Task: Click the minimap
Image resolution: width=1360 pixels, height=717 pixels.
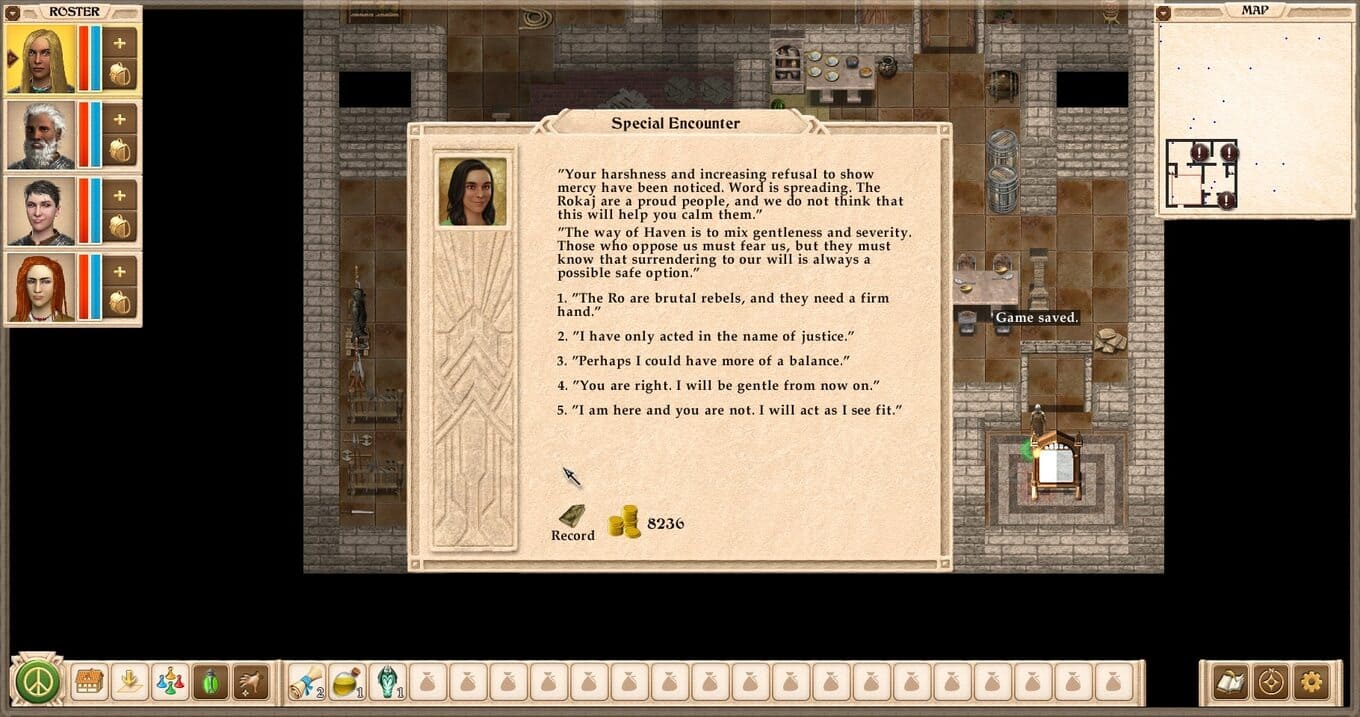Action: tap(1255, 118)
